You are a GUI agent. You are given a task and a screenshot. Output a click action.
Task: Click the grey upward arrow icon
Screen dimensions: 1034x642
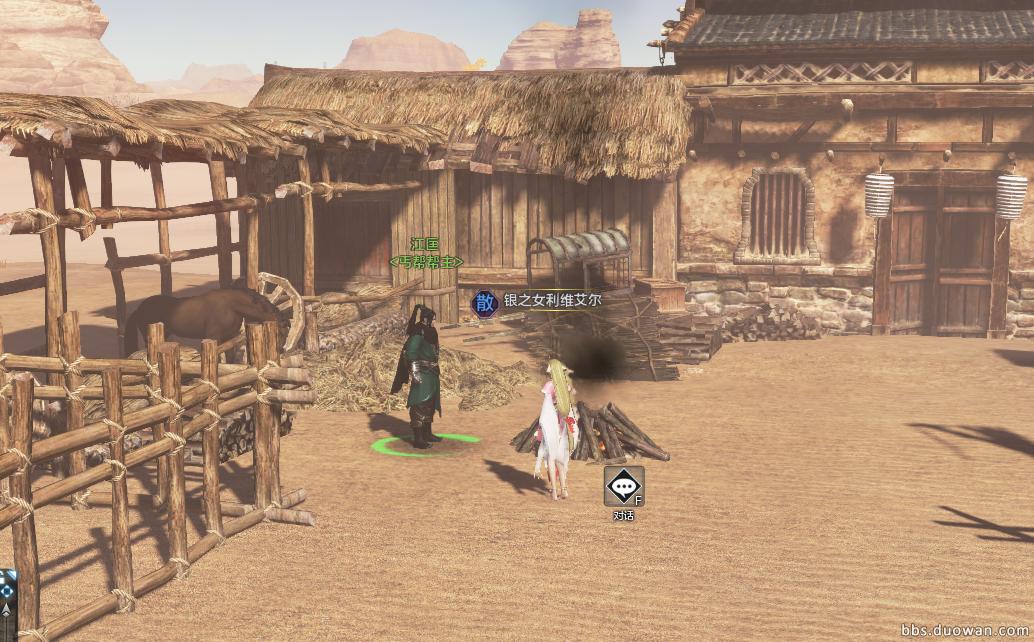[6, 609]
